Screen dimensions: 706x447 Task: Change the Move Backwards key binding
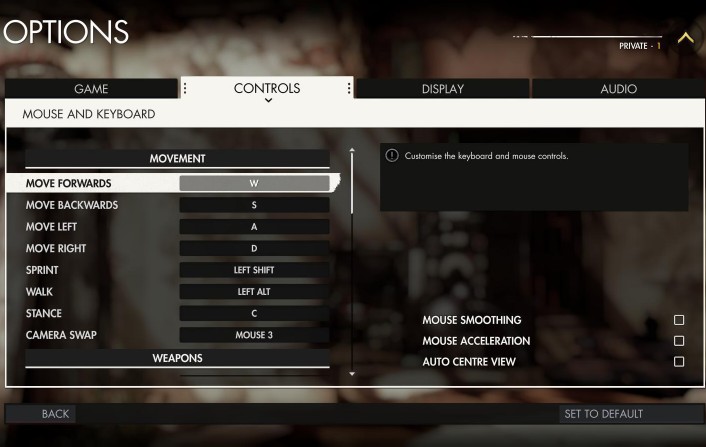(x=254, y=205)
